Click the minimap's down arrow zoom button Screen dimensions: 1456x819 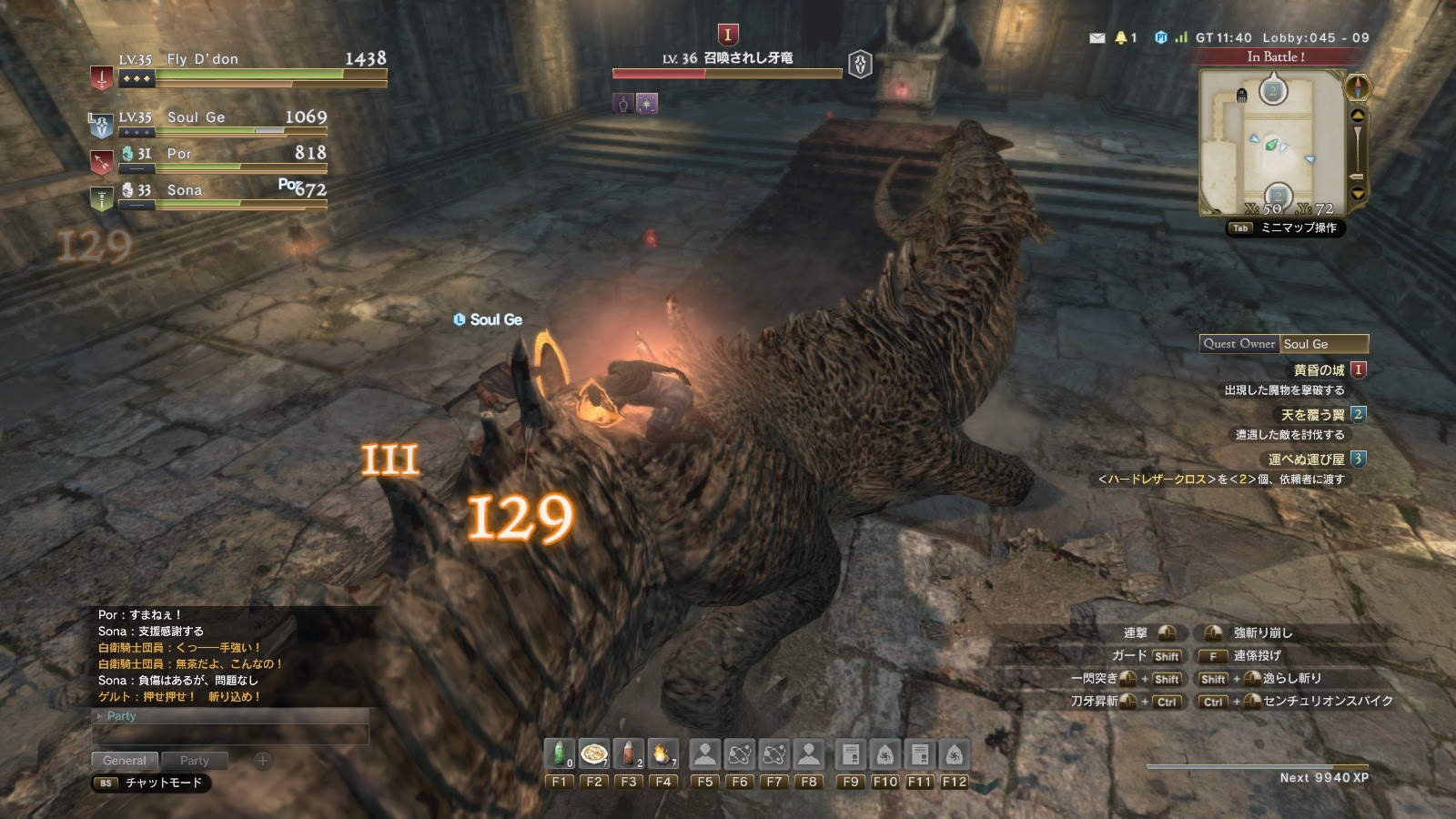[x=1357, y=193]
